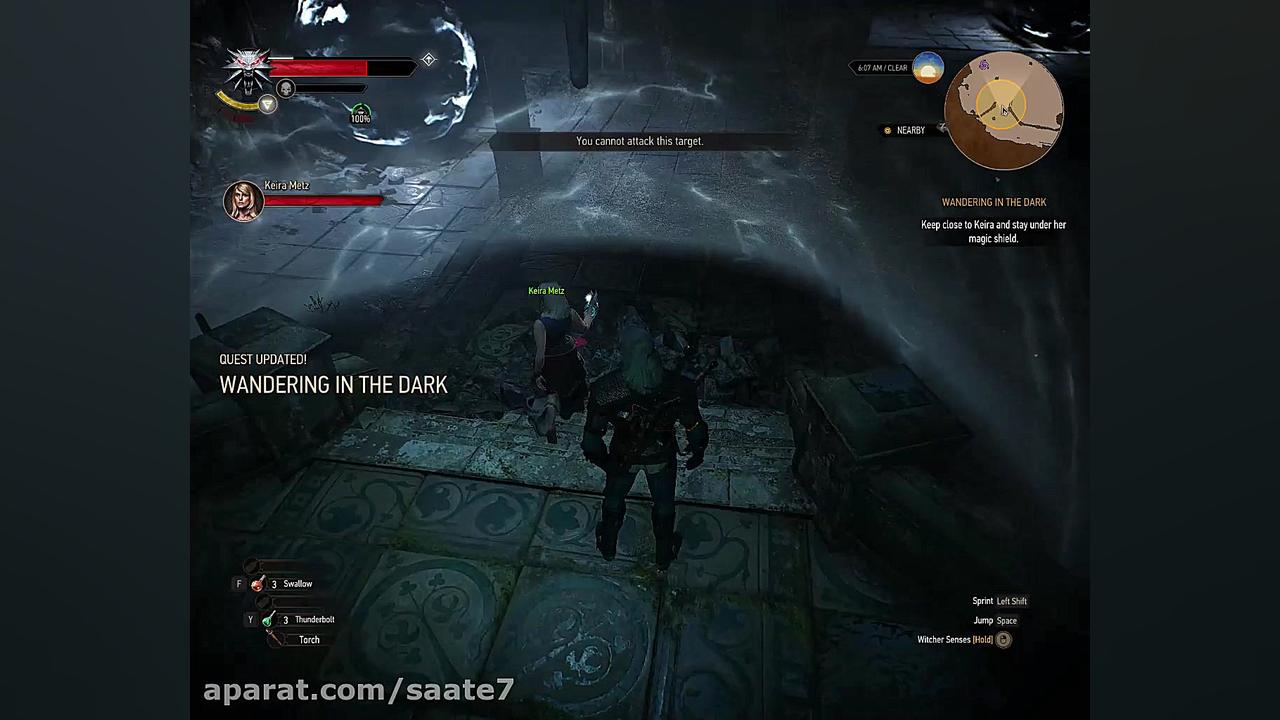Click the green 100% vitality regeneration icon
This screenshot has width=1280, height=720.
tap(360, 113)
